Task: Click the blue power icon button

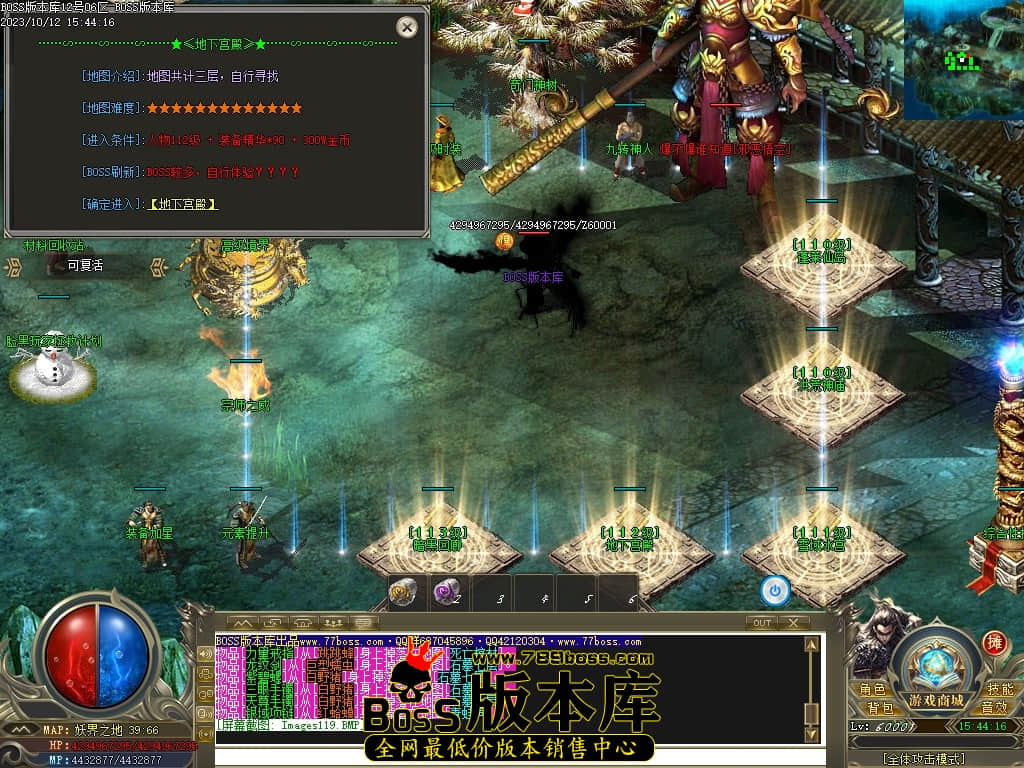Action: pyautogui.click(x=775, y=590)
